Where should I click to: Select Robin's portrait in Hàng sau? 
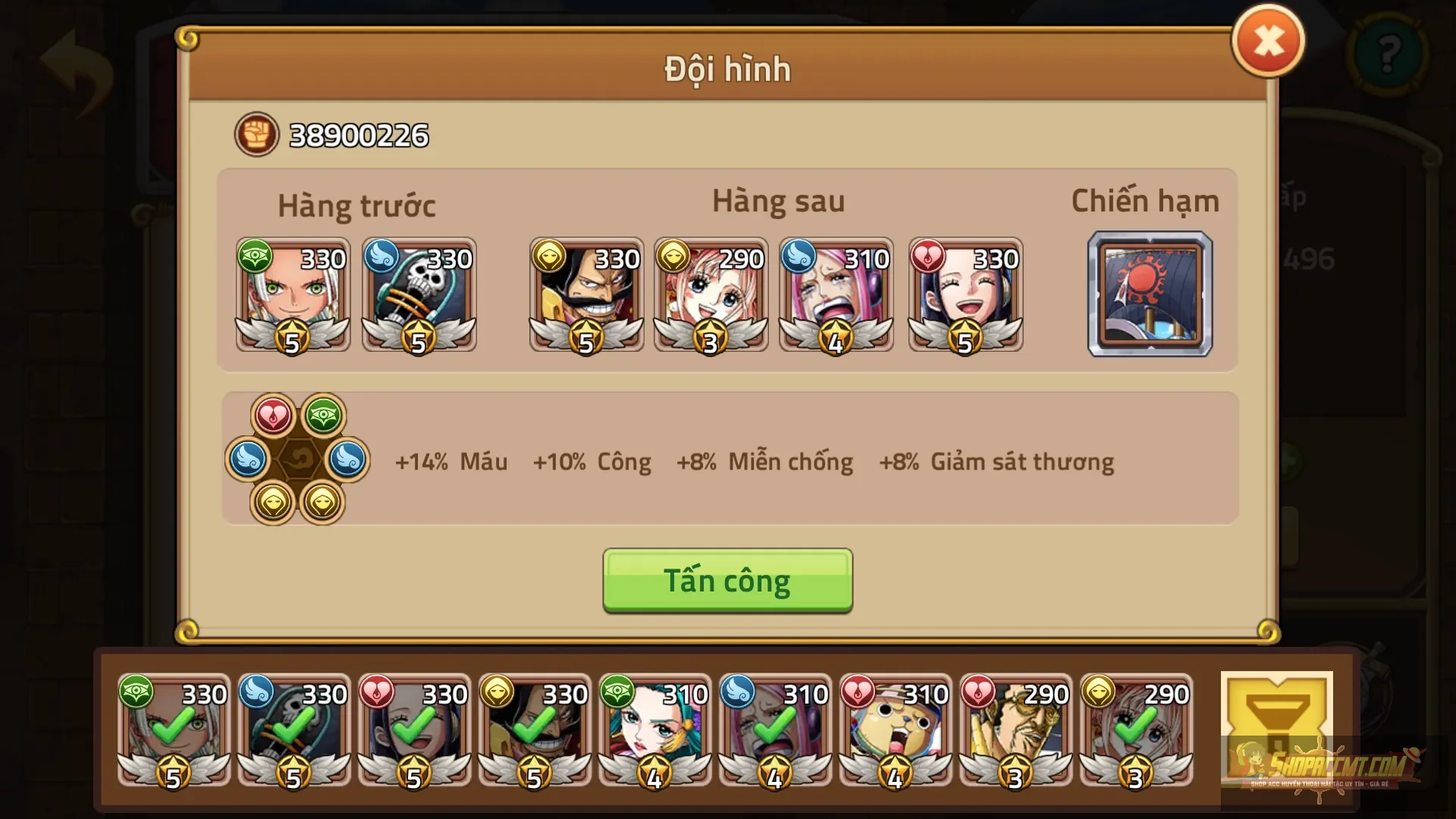[x=966, y=296]
